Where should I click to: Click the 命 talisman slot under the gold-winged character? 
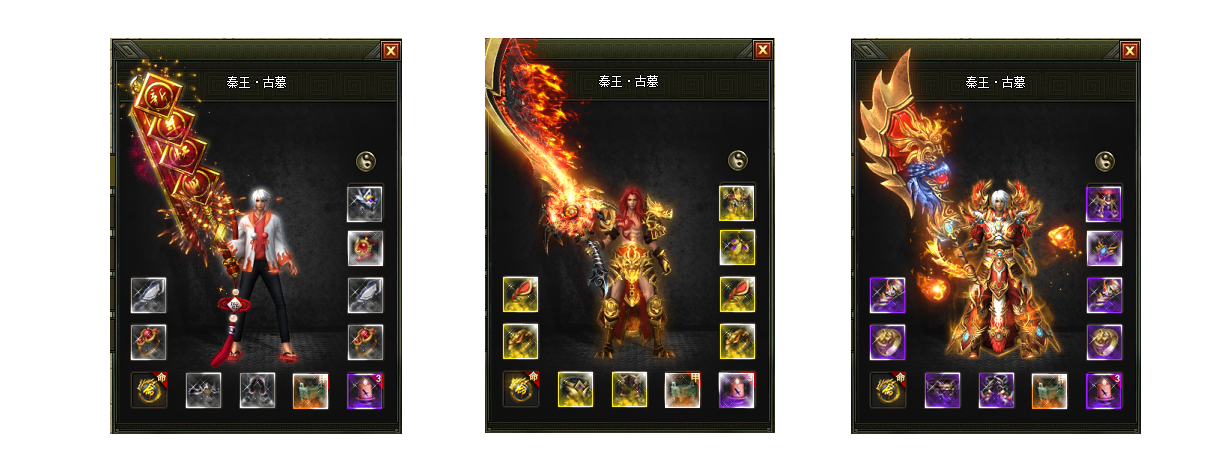pos(888,390)
